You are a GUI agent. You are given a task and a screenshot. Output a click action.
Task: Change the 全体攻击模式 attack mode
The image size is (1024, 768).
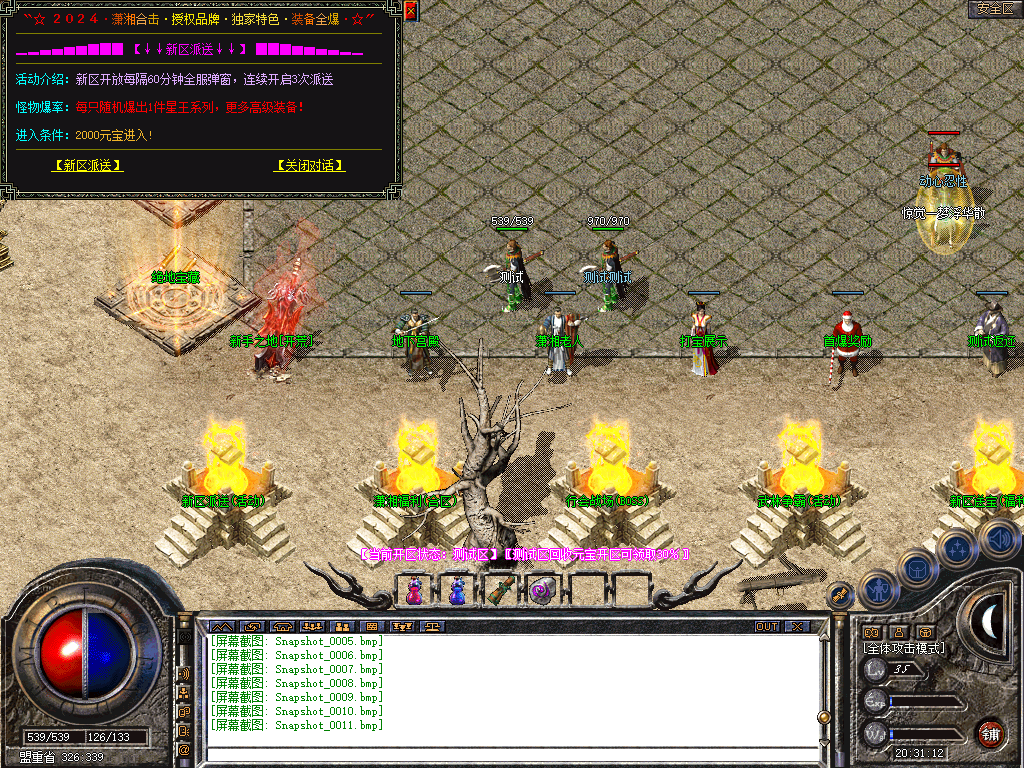click(904, 648)
